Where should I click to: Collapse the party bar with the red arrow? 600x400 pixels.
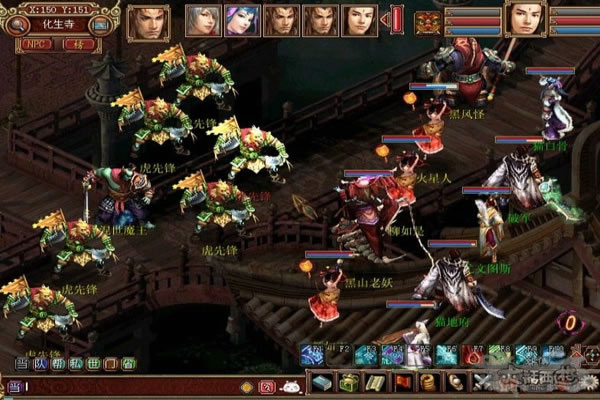[396, 20]
